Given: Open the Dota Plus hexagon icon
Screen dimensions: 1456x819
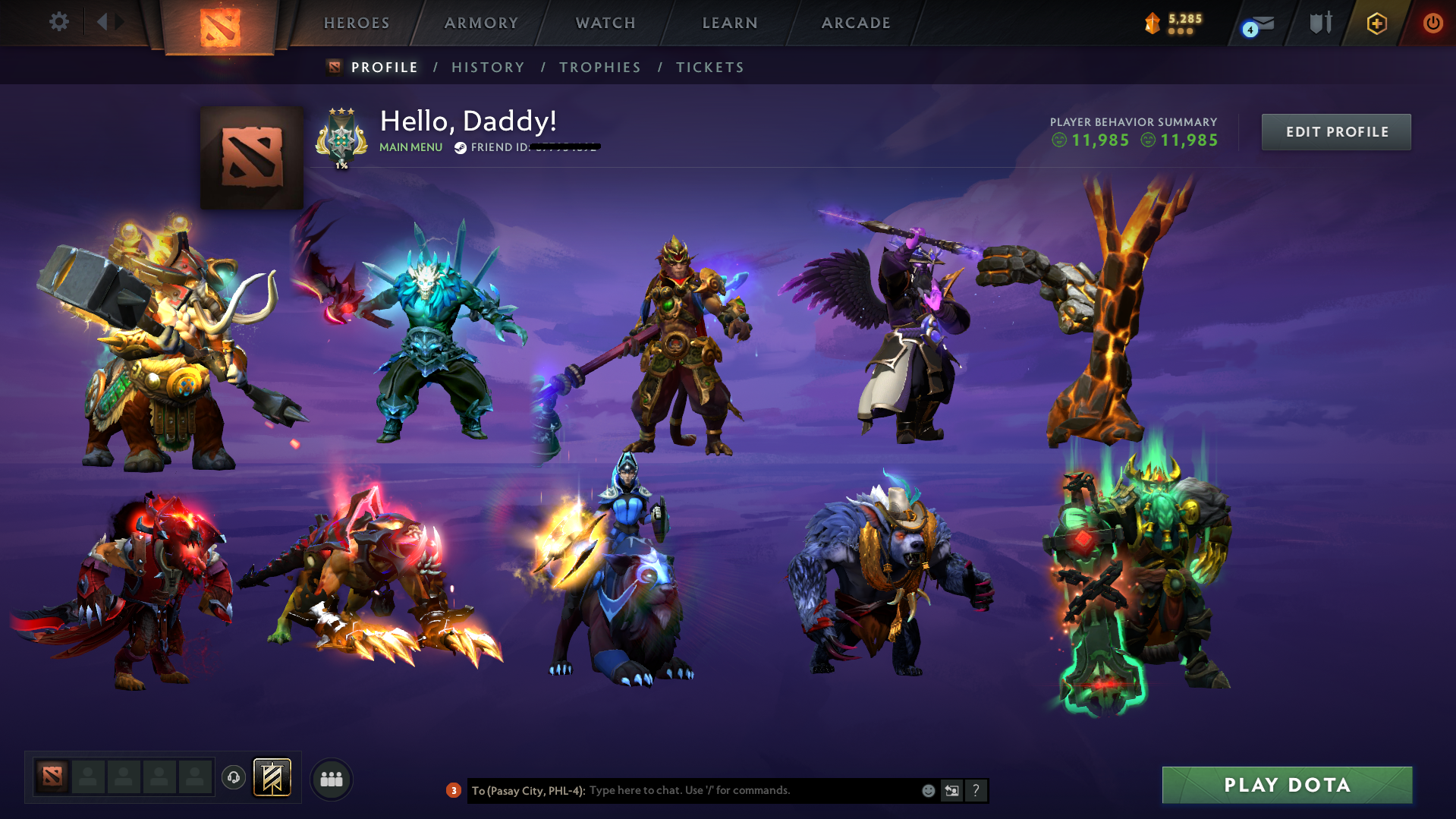Looking at the screenshot, I should click(1376, 23).
